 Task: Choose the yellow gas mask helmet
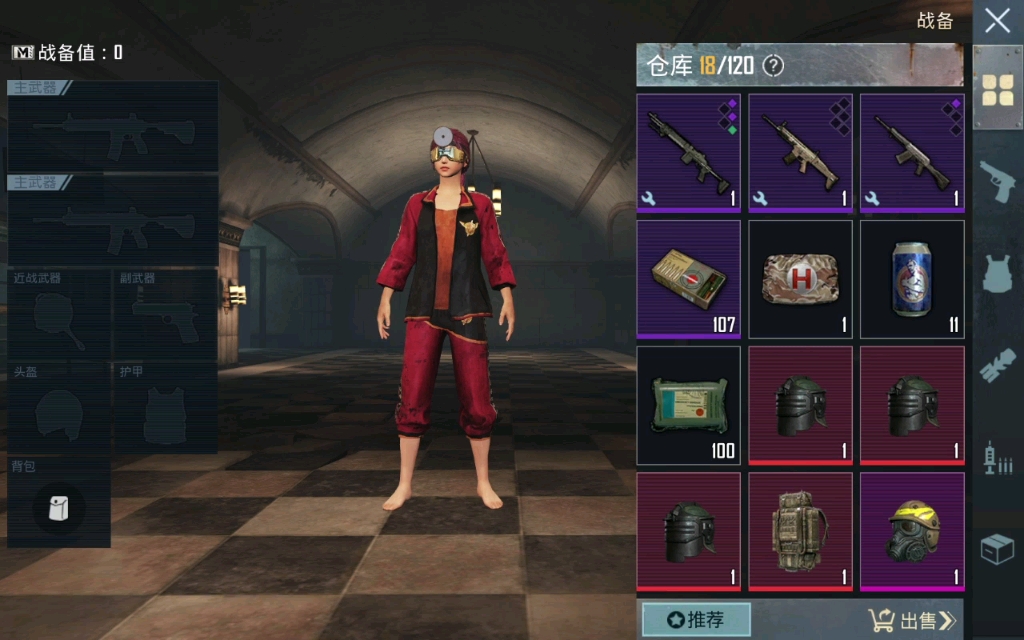pos(912,531)
